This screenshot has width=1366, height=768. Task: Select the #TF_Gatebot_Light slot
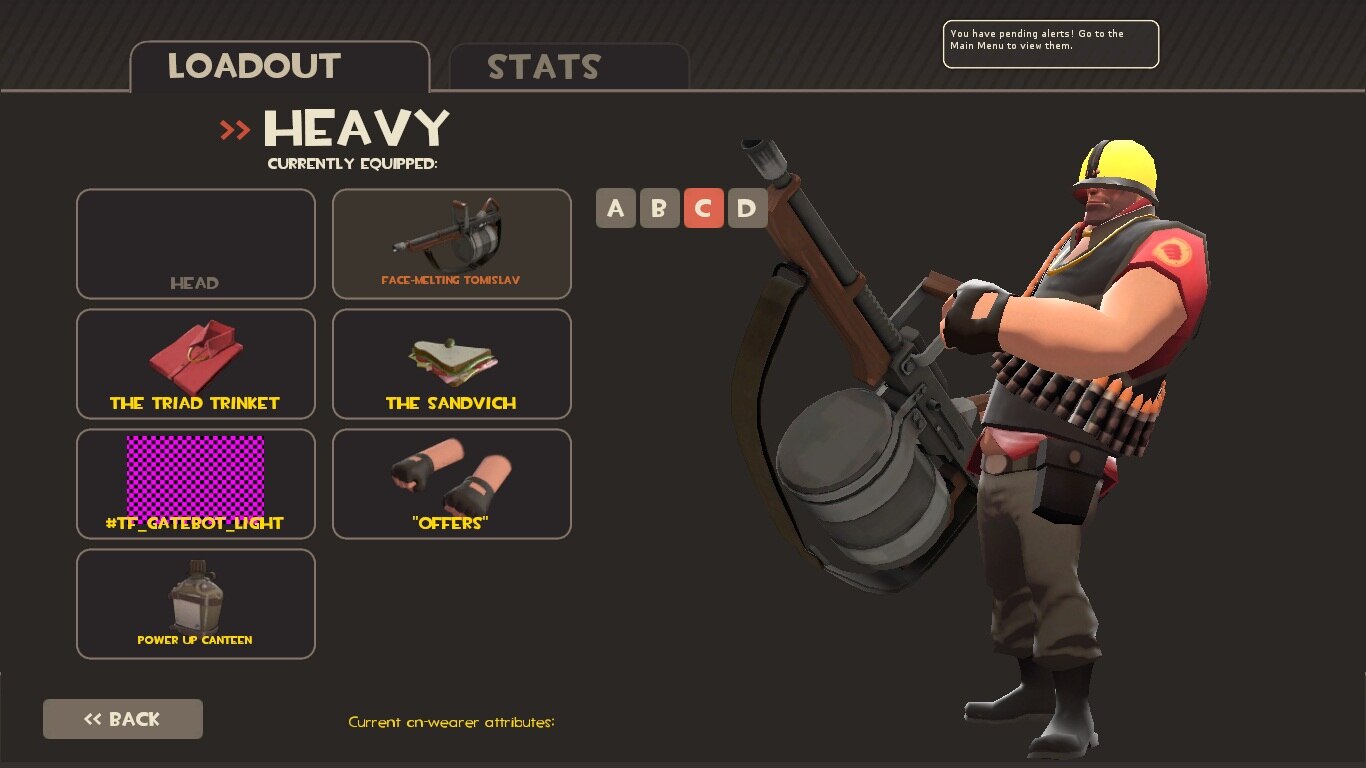point(196,484)
